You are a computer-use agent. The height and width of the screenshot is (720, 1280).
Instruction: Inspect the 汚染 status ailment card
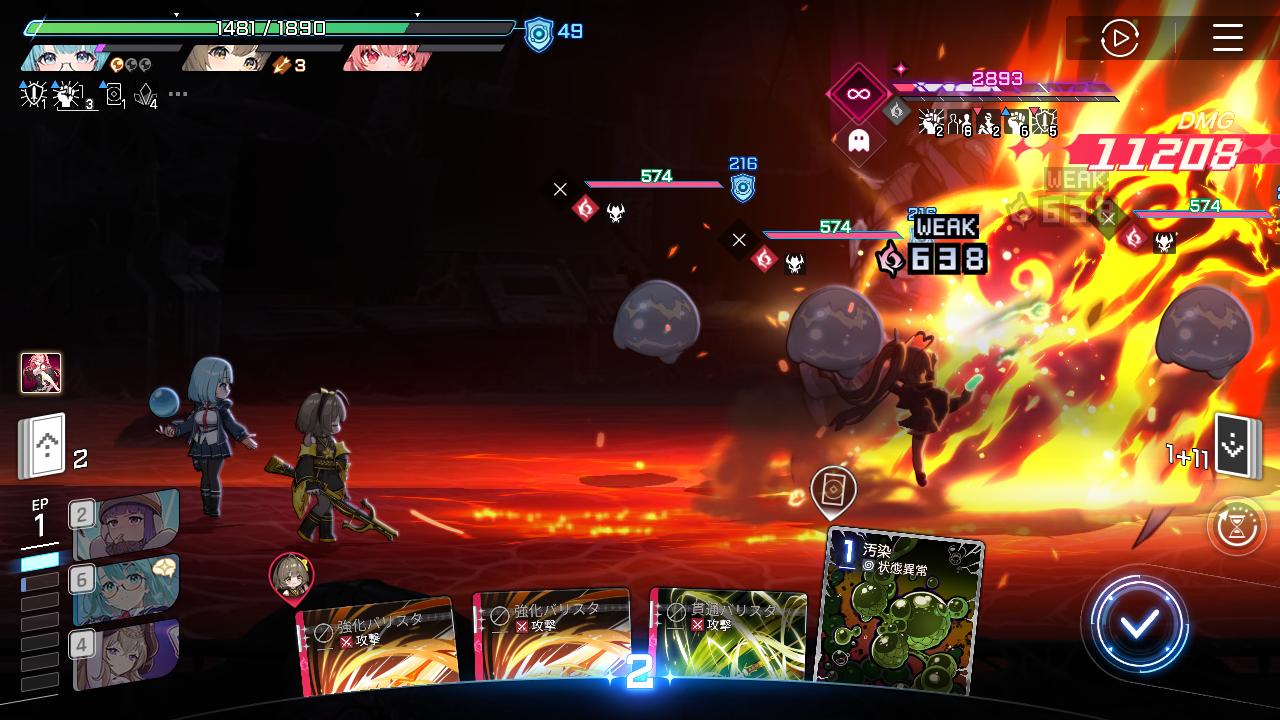point(898,610)
